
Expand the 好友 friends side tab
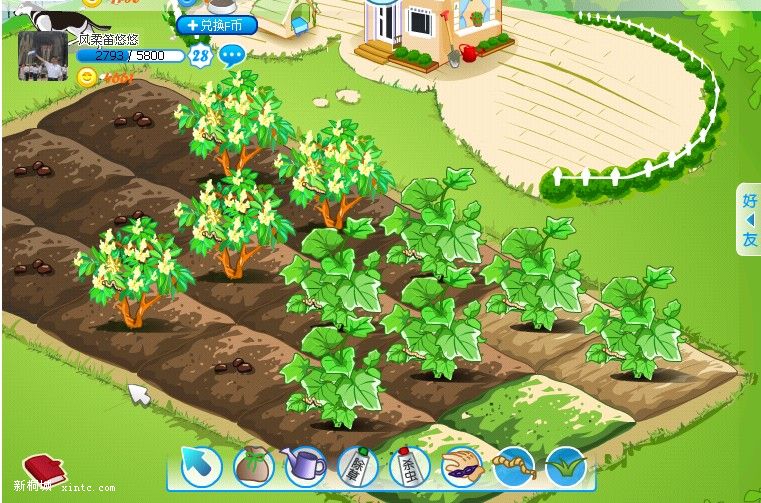tap(749, 220)
